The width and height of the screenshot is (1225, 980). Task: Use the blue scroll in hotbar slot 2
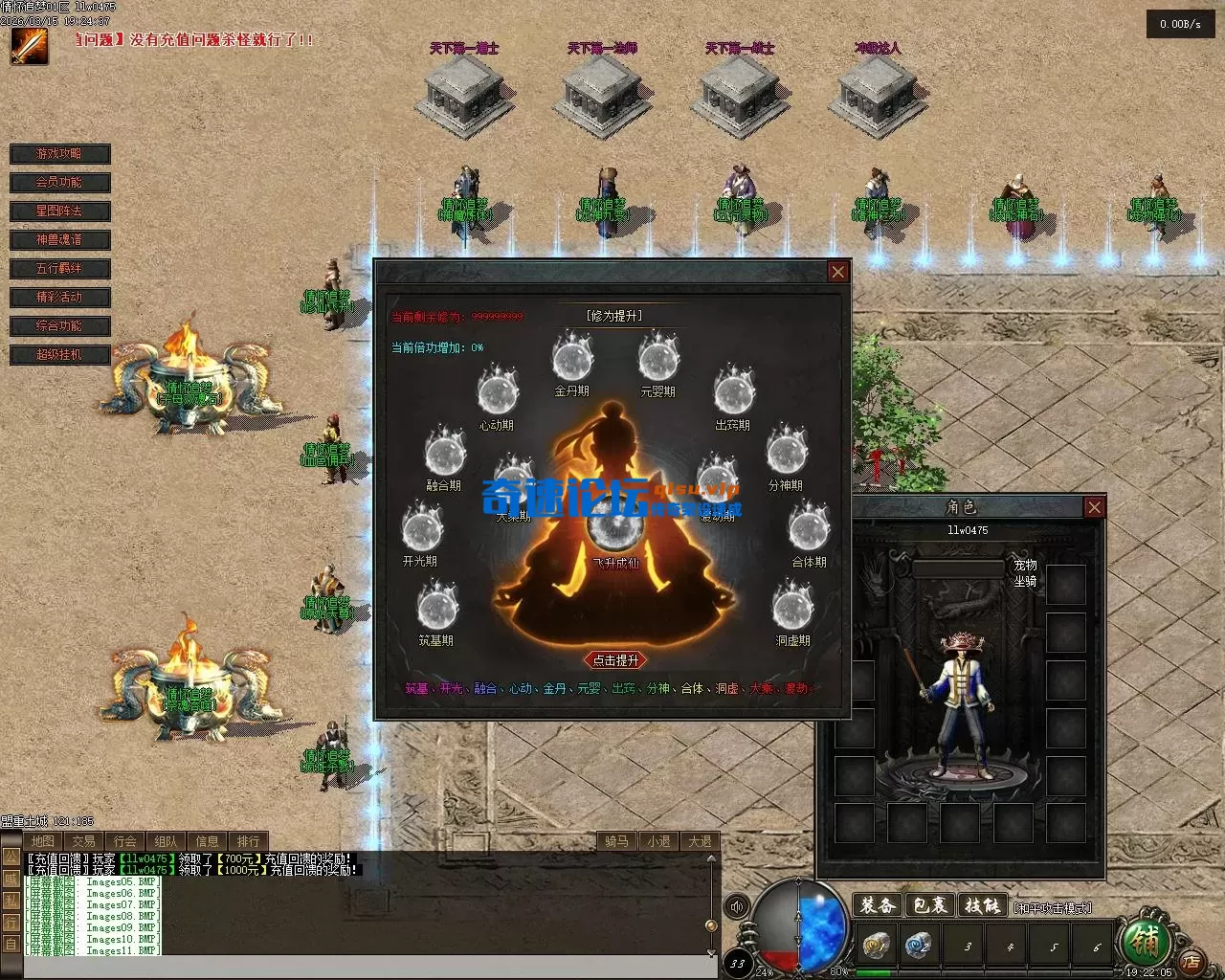(x=920, y=946)
